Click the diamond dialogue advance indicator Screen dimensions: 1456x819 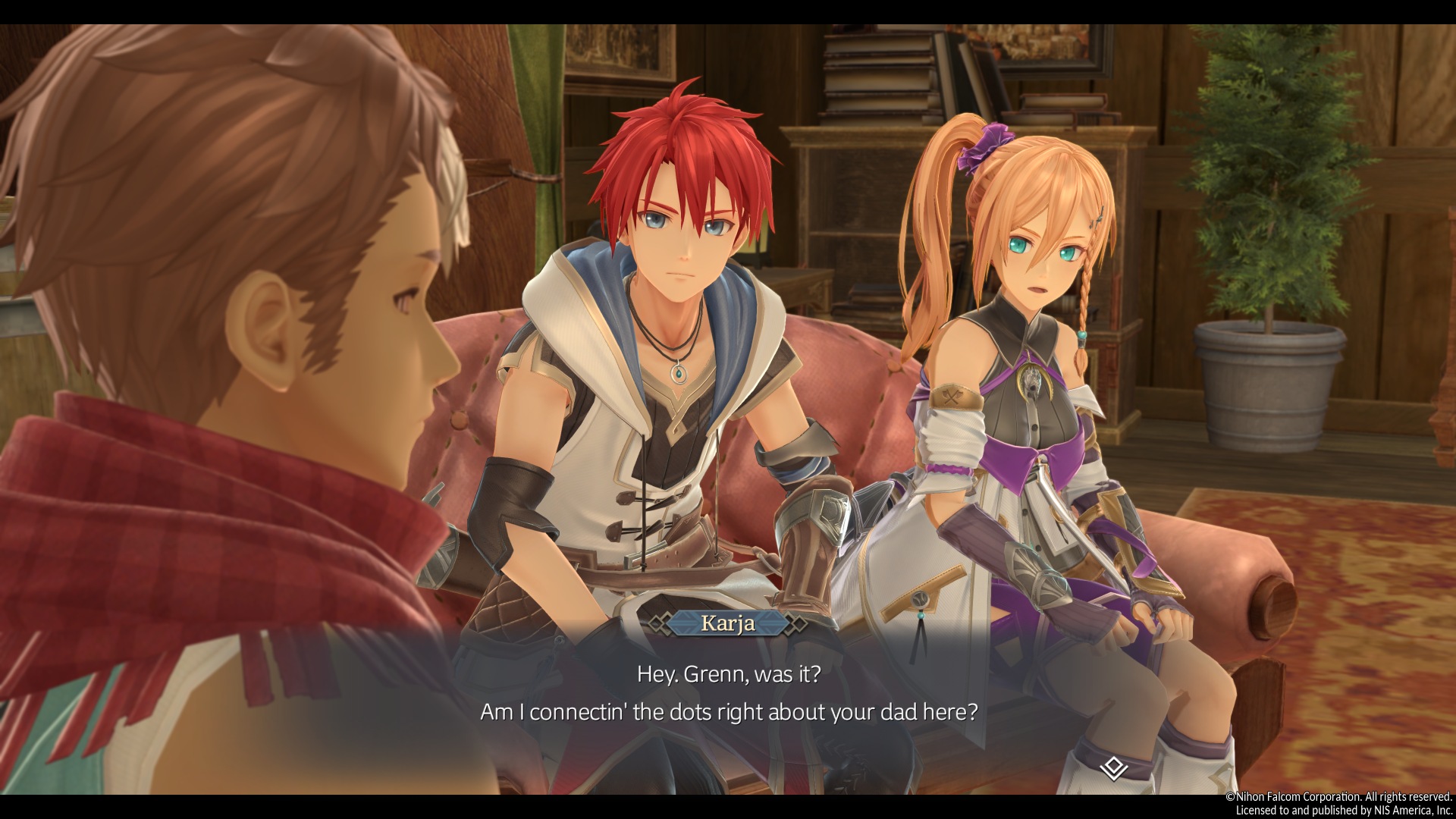click(1112, 768)
